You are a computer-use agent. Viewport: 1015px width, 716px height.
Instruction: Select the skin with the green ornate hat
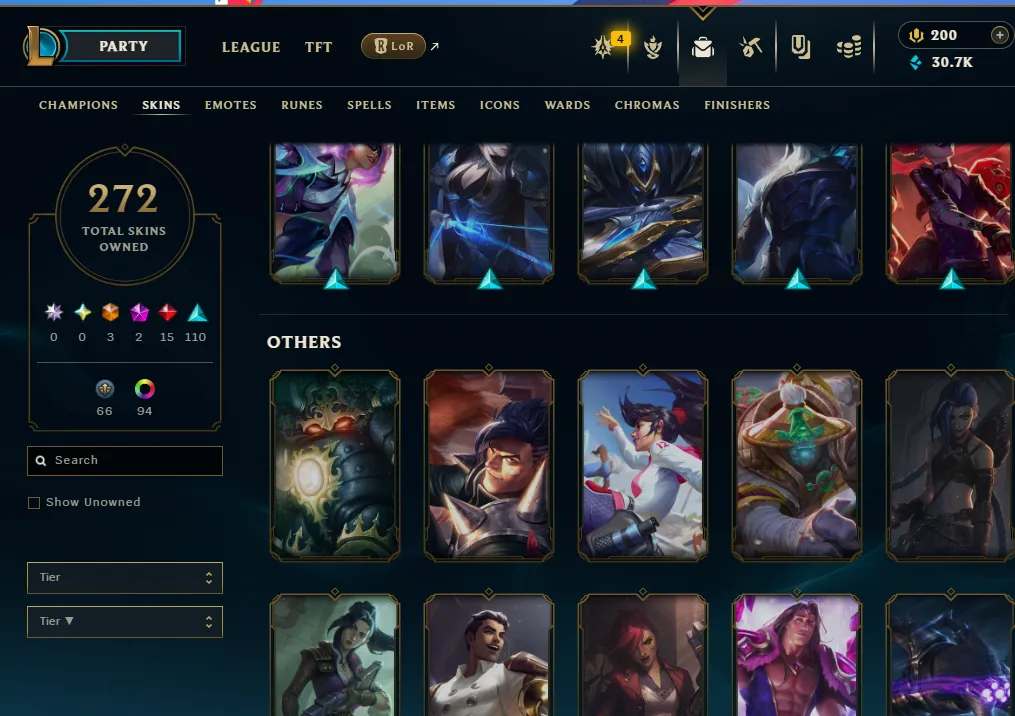[x=796, y=465]
